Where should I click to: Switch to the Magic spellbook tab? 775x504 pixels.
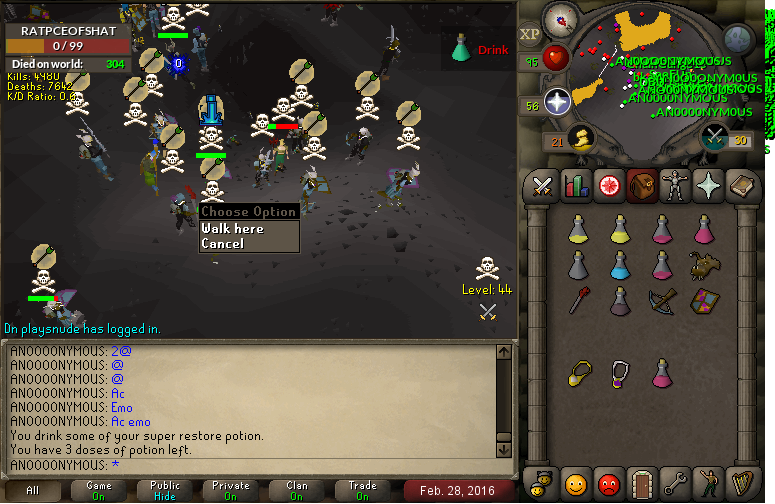743,186
